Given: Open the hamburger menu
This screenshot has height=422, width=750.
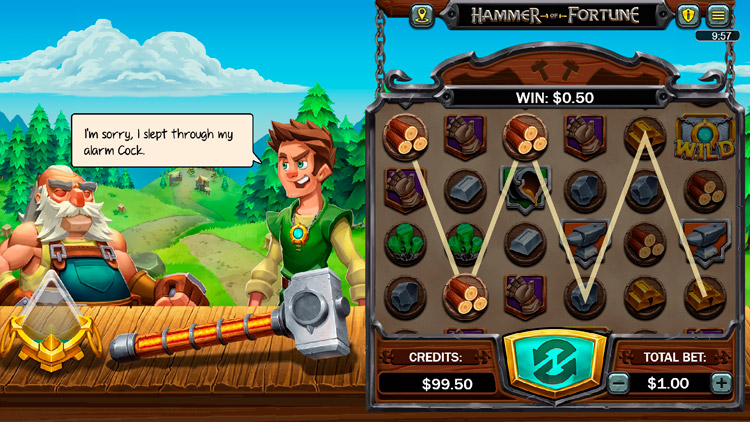Looking at the screenshot, I should (718, 16).
